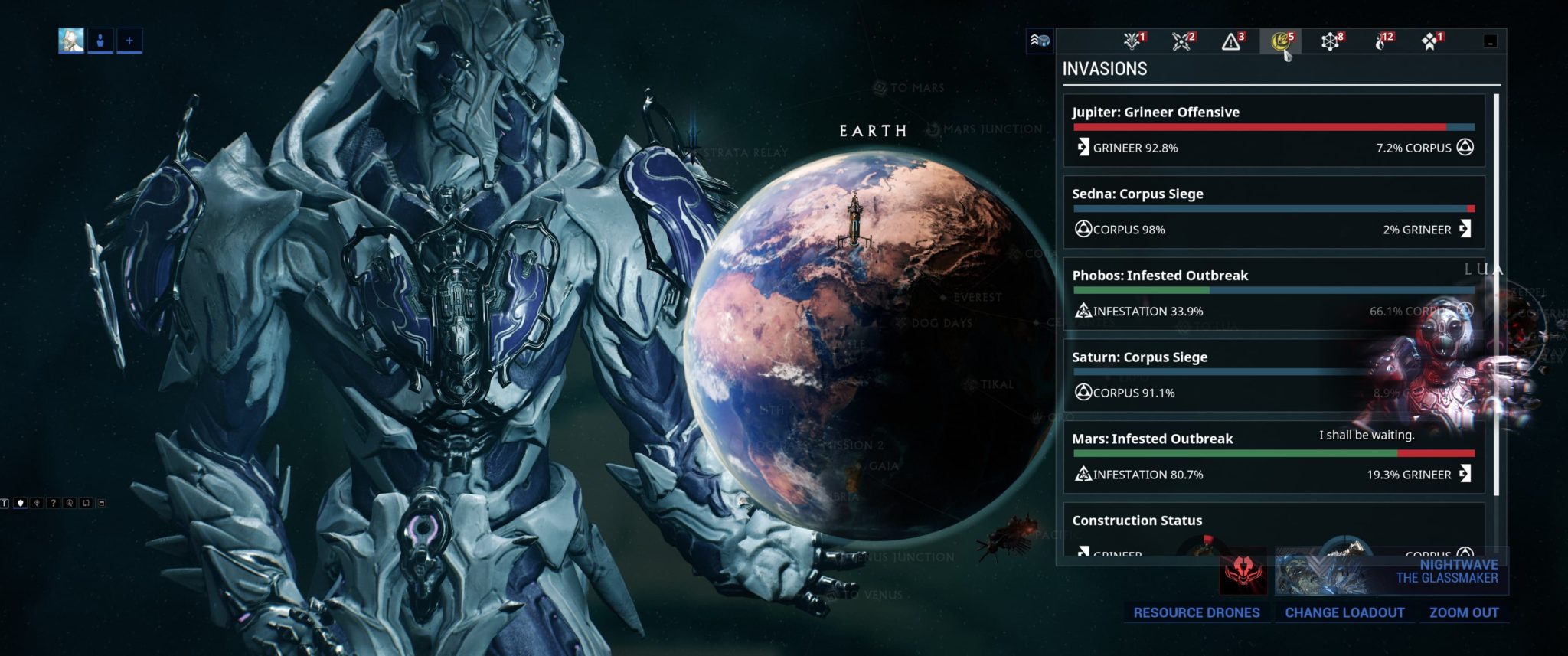The height and width of the screenshot is (656, 1568).
Task: Open Resource Drones
Action: coord(1196,612)
